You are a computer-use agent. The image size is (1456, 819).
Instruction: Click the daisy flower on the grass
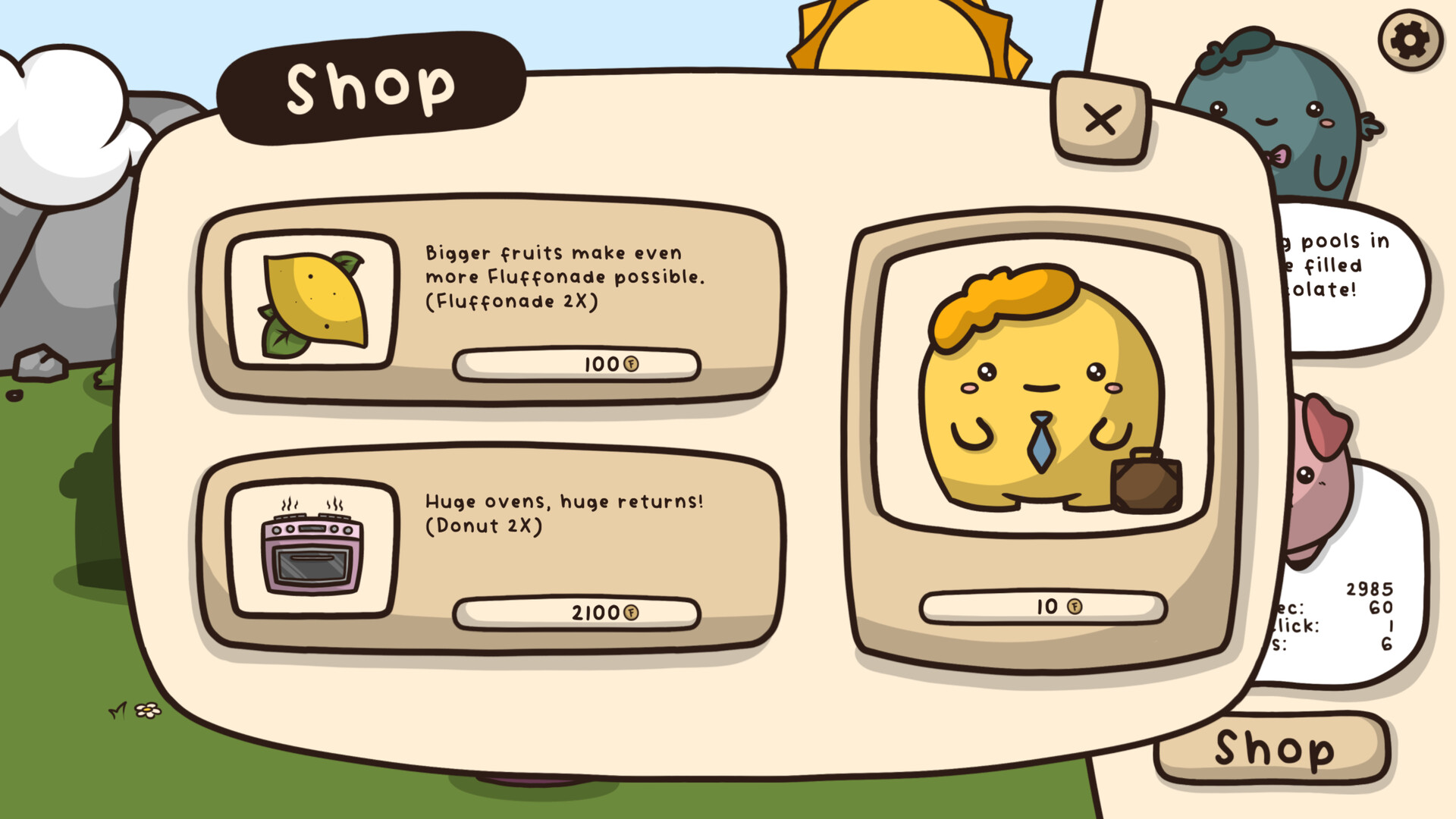[x=149, y=709]
